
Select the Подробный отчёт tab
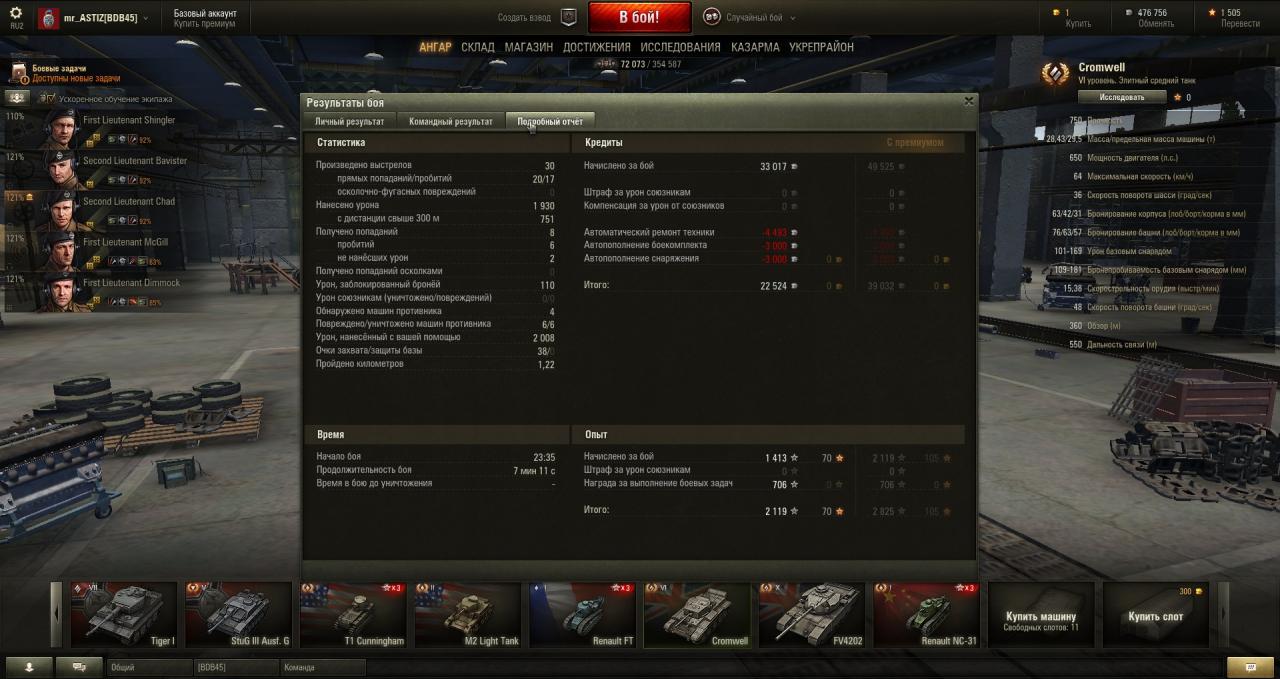pyautogui.click(x=549, y=121)
